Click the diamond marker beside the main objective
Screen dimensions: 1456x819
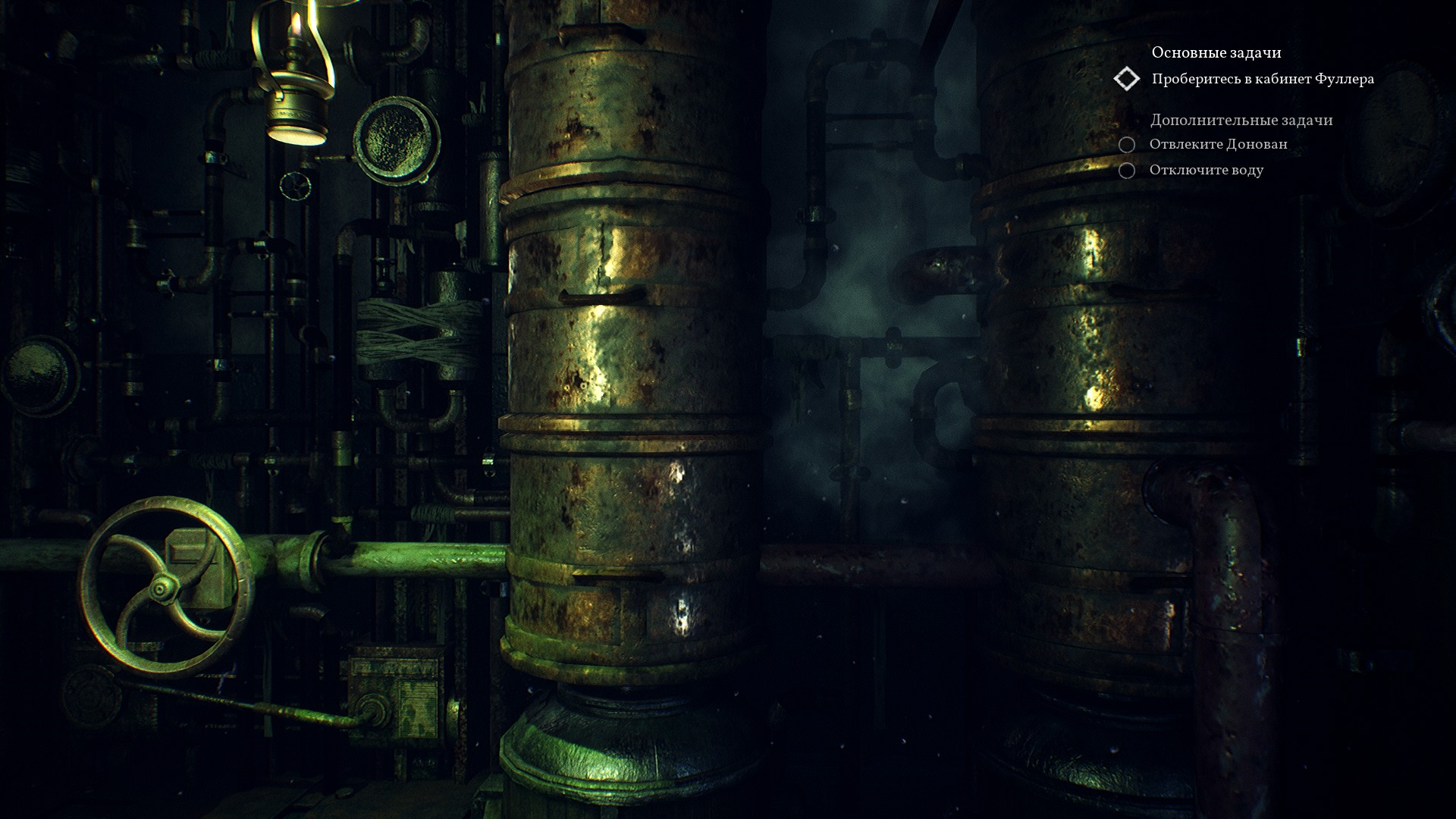[x=1127, y=79]
